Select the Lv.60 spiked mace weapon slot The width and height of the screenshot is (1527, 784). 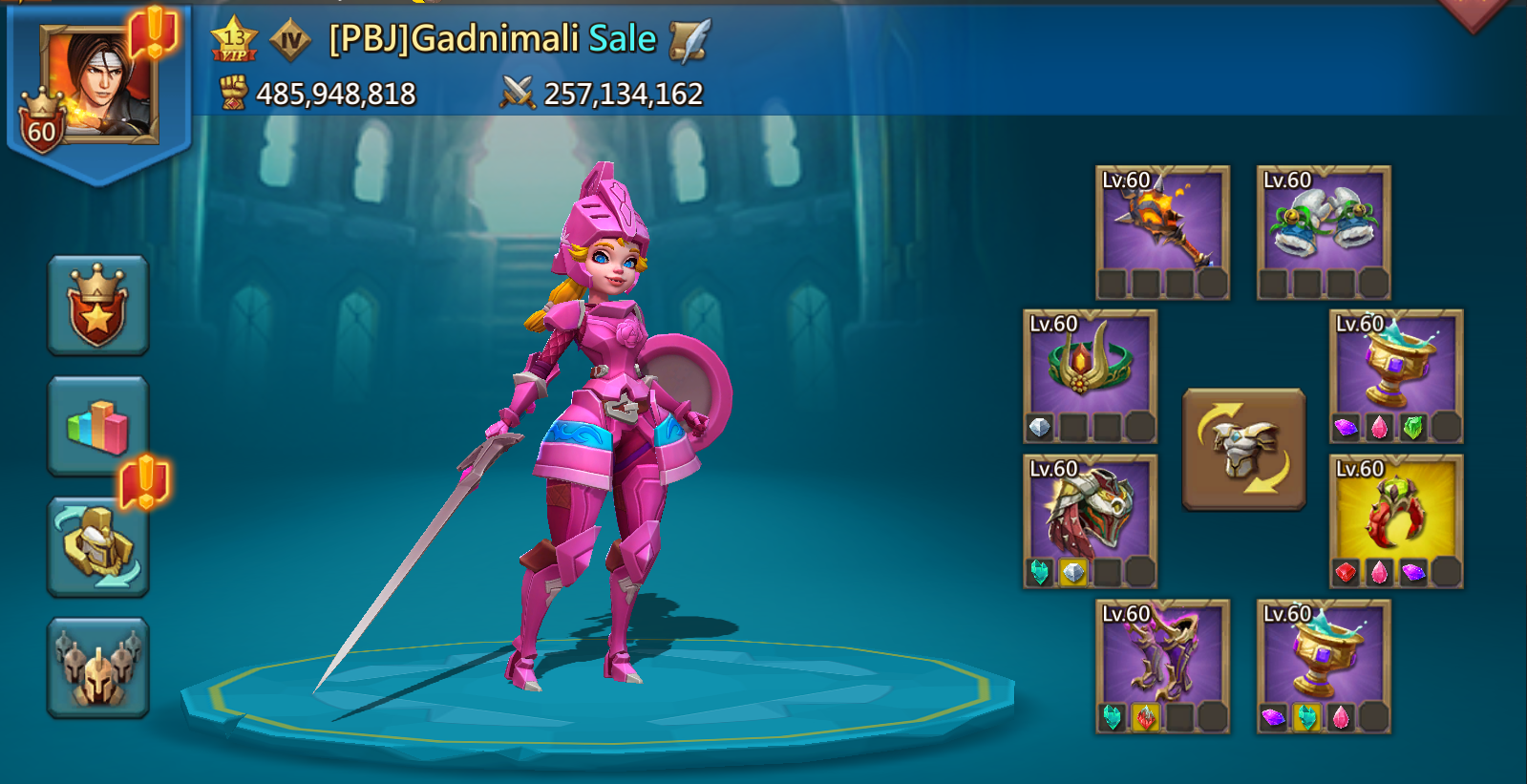pos(1162,232)
